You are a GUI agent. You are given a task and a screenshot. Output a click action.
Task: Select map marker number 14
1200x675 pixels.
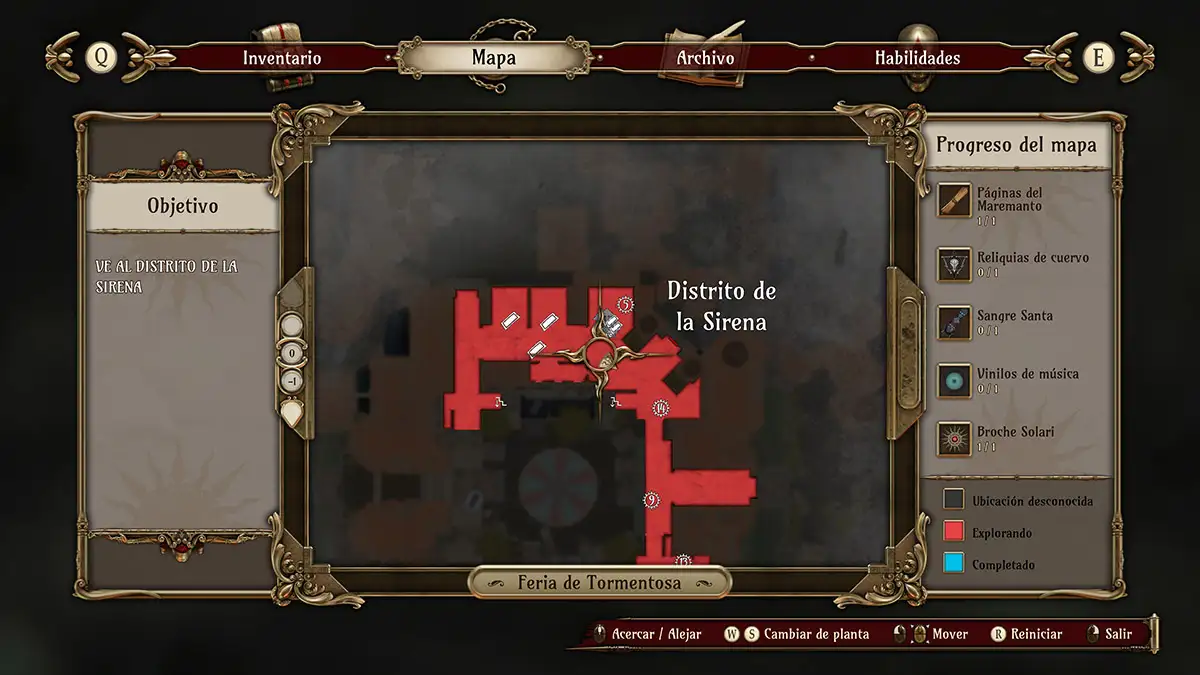pyautogui.click(x=660, y=407)
